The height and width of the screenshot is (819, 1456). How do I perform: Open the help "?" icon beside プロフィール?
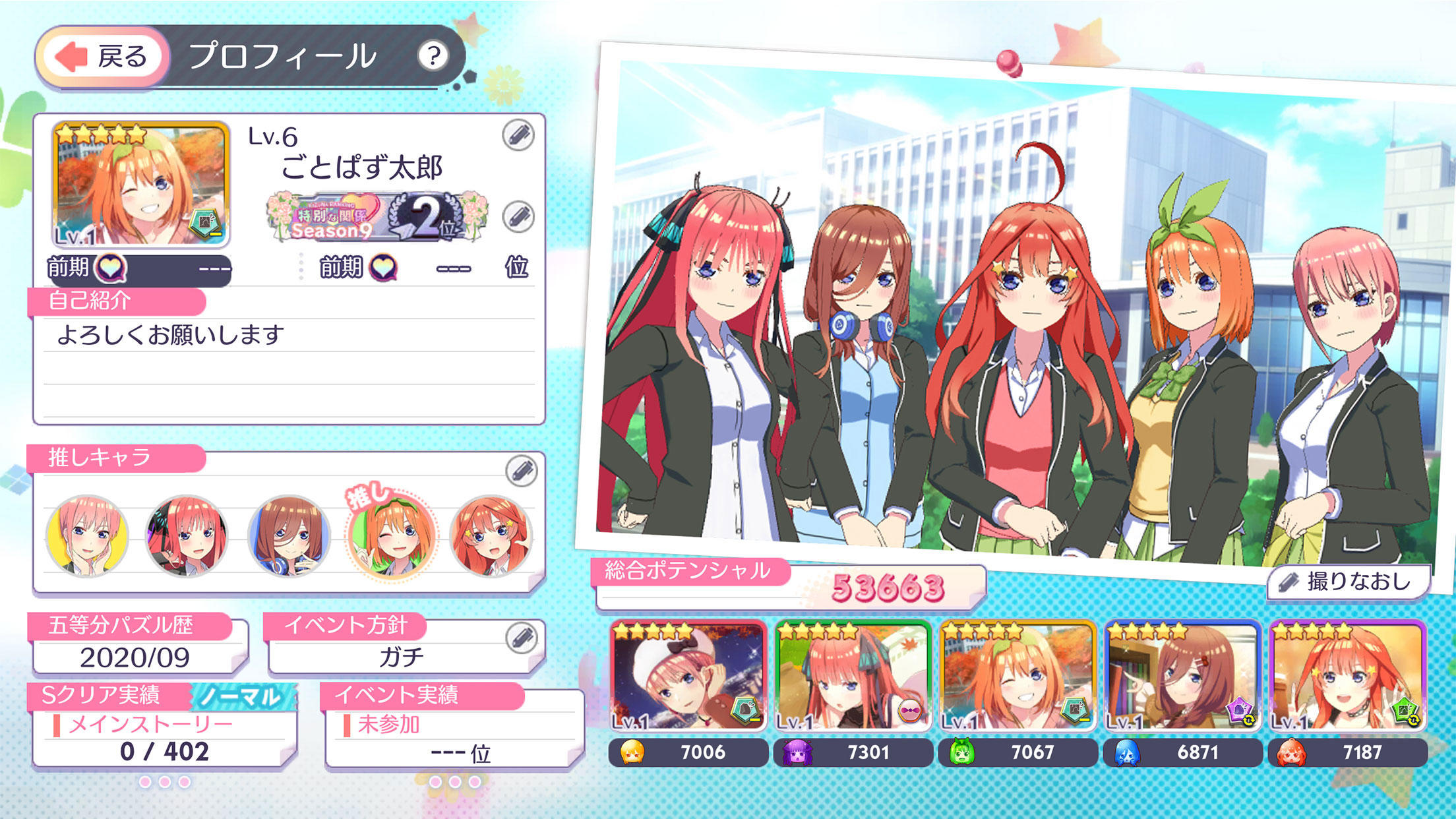point(435,56)
